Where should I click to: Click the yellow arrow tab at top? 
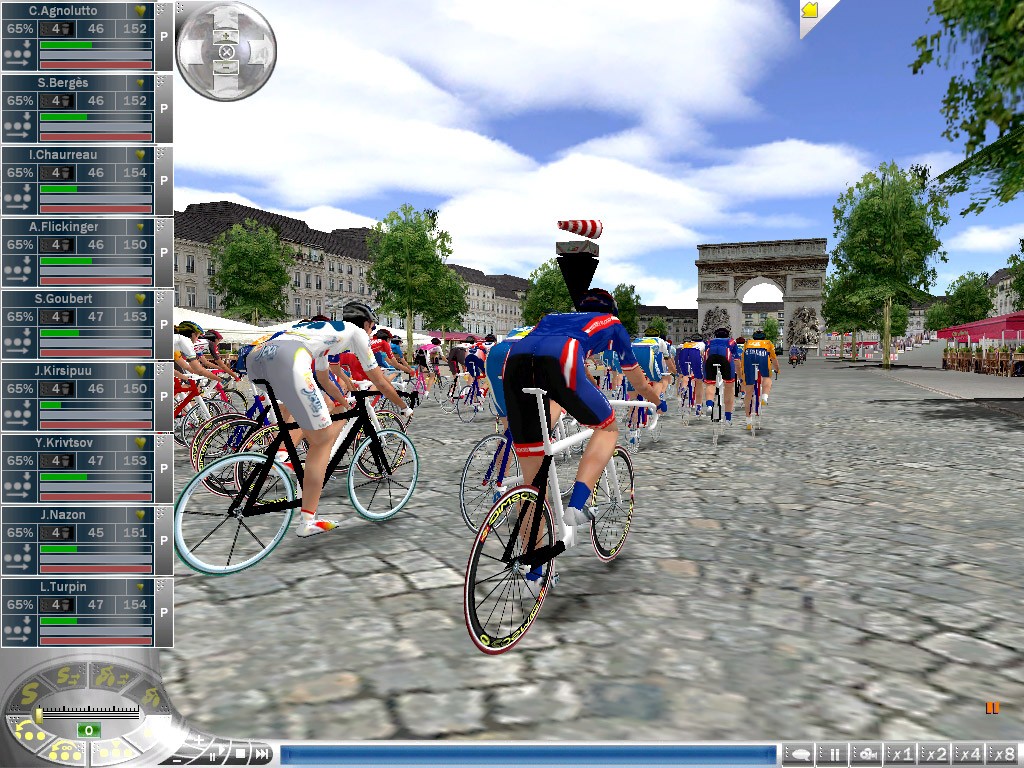[810, 10]
